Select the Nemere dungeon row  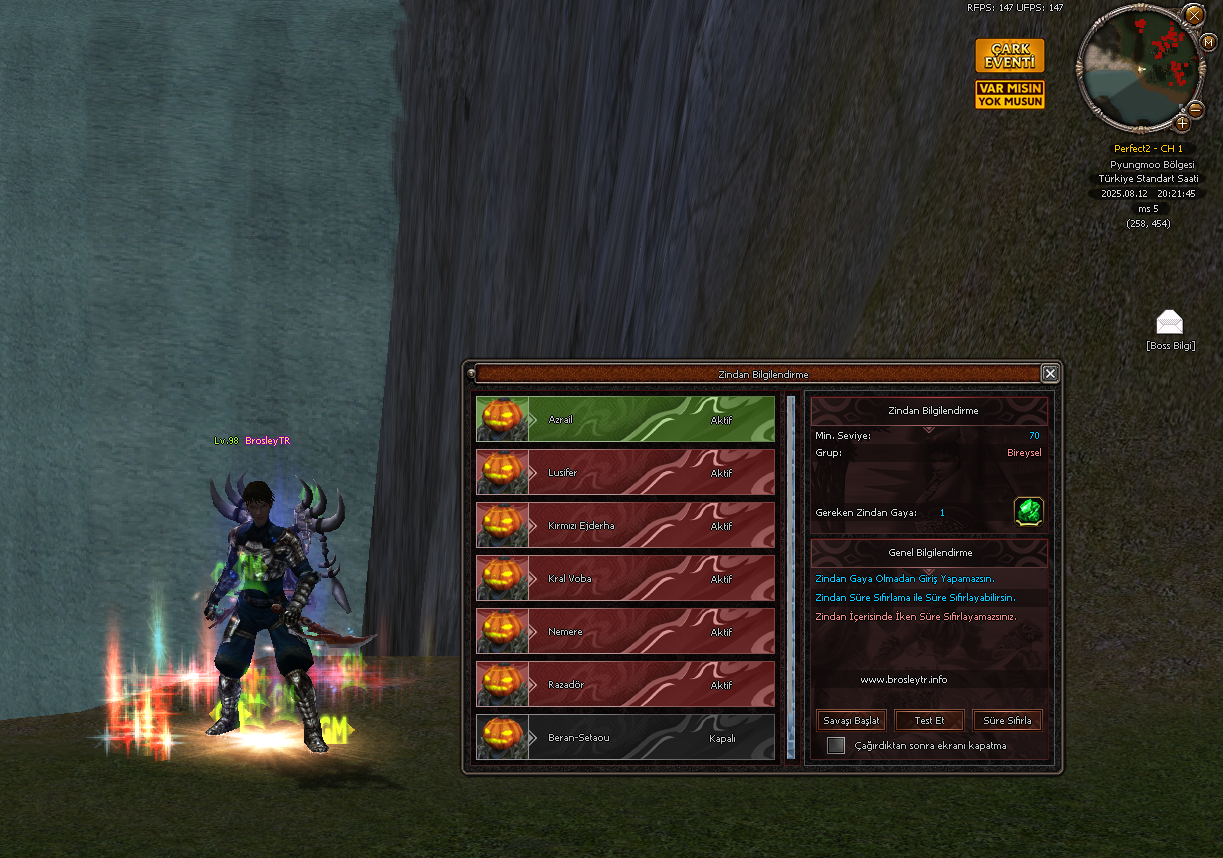(626, 632)
